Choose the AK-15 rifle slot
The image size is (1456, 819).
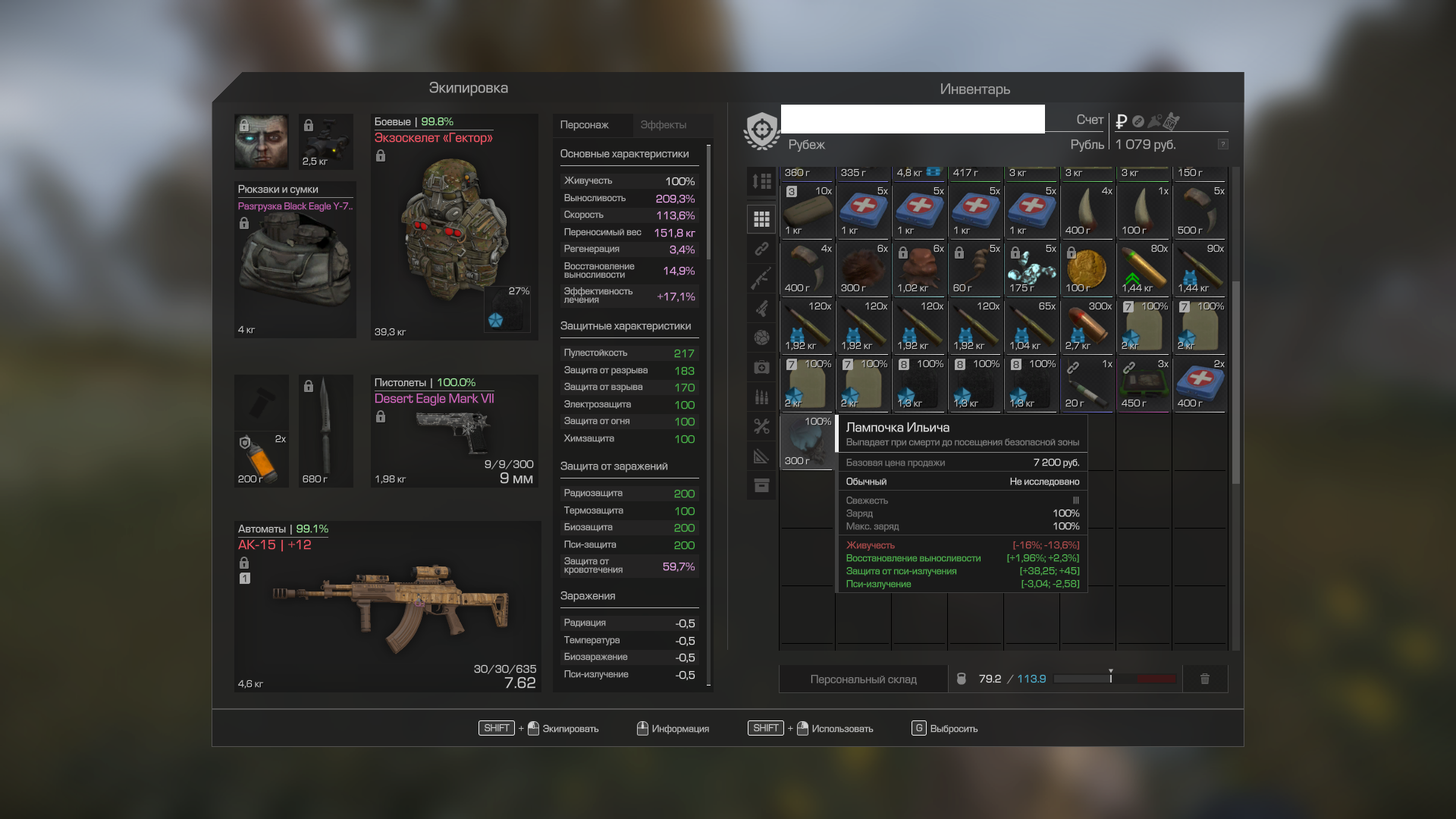[x=387, y=607]
